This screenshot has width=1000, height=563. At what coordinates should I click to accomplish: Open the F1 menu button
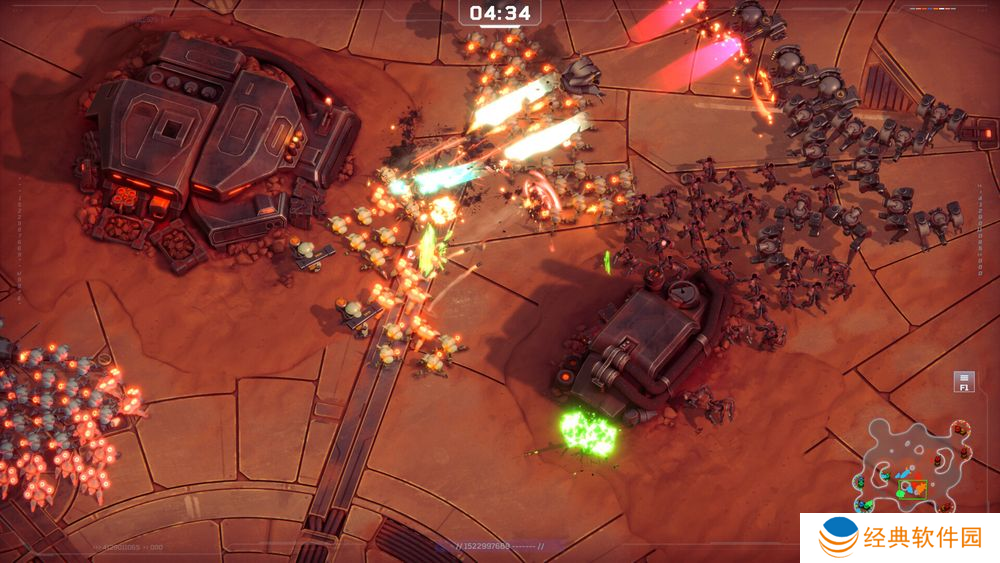[964, 382]
